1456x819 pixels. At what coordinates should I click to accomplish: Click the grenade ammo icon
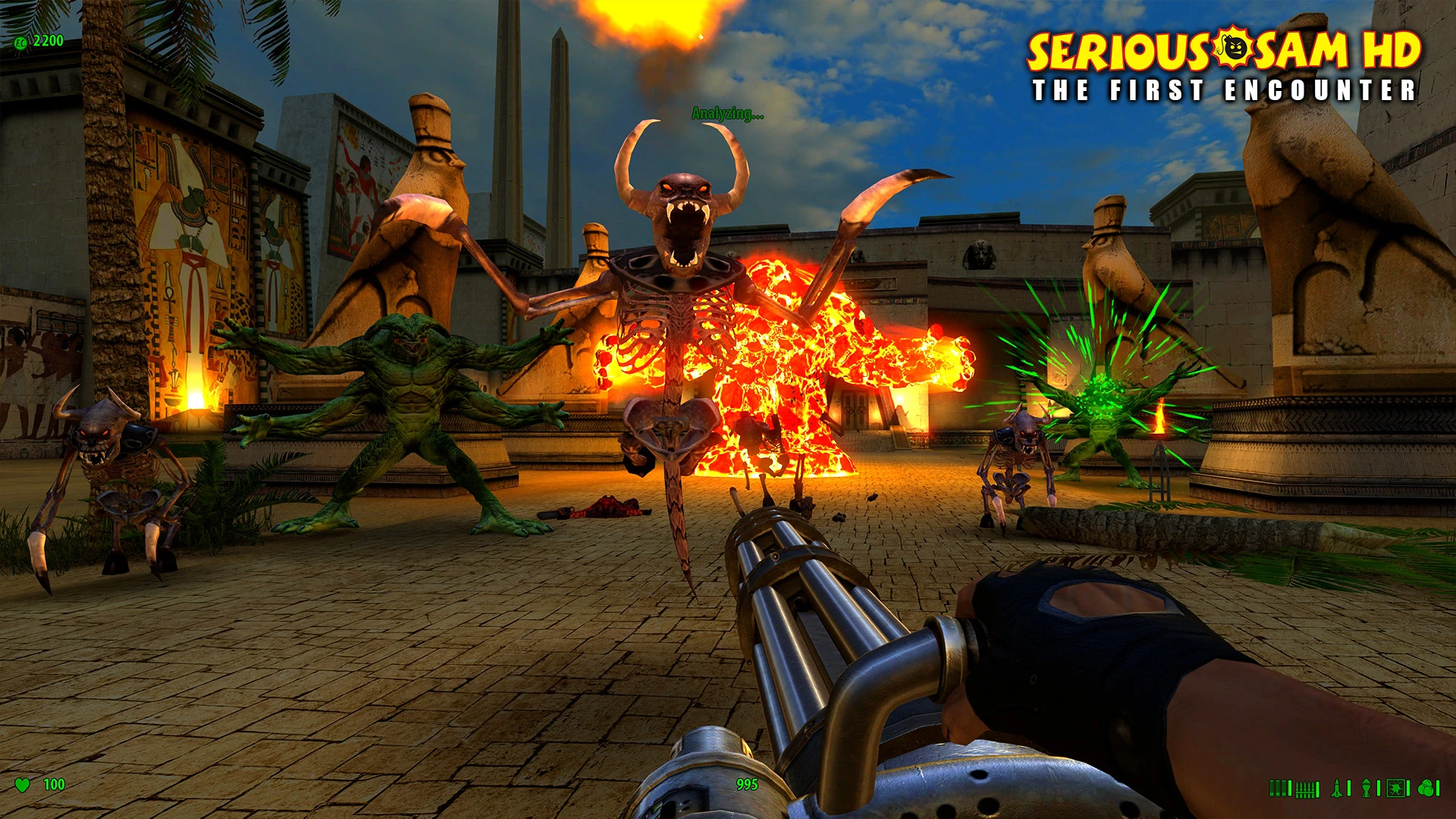coord(1366,789)
